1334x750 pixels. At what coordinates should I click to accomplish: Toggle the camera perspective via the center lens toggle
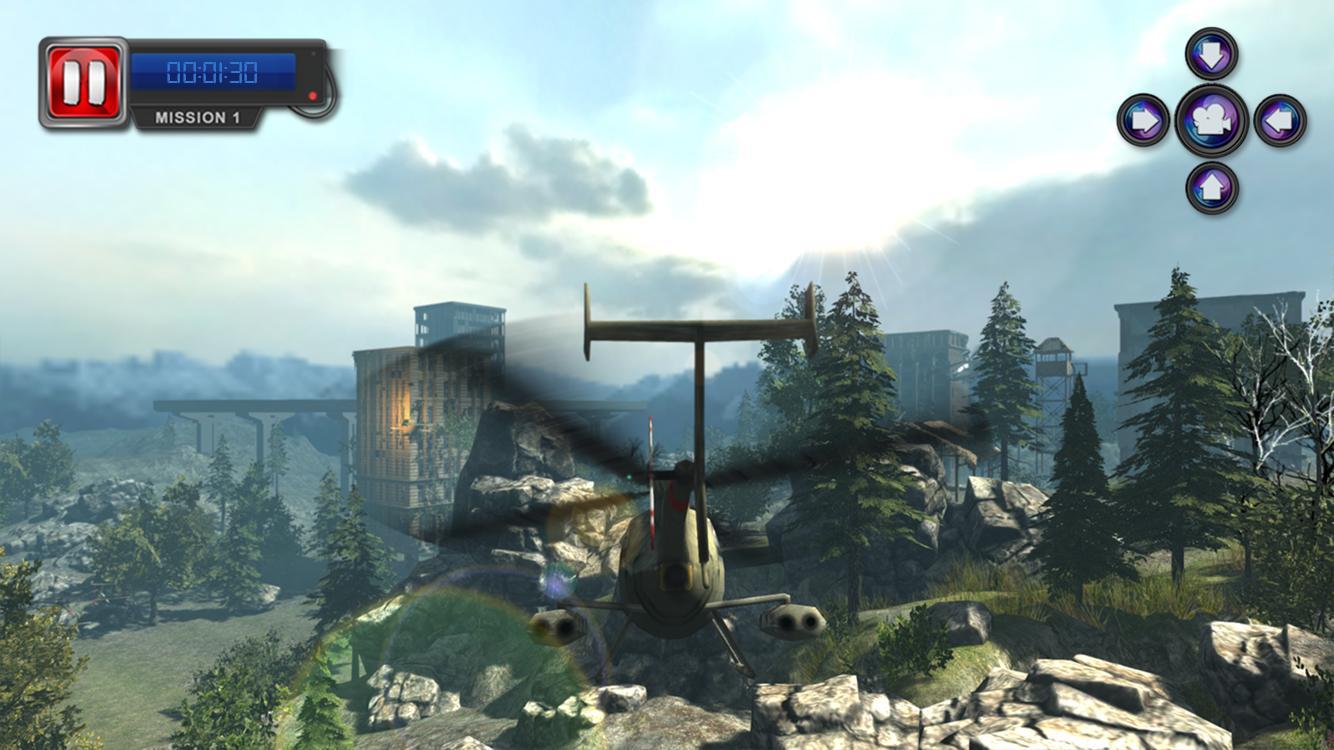tap(1210, 121)
